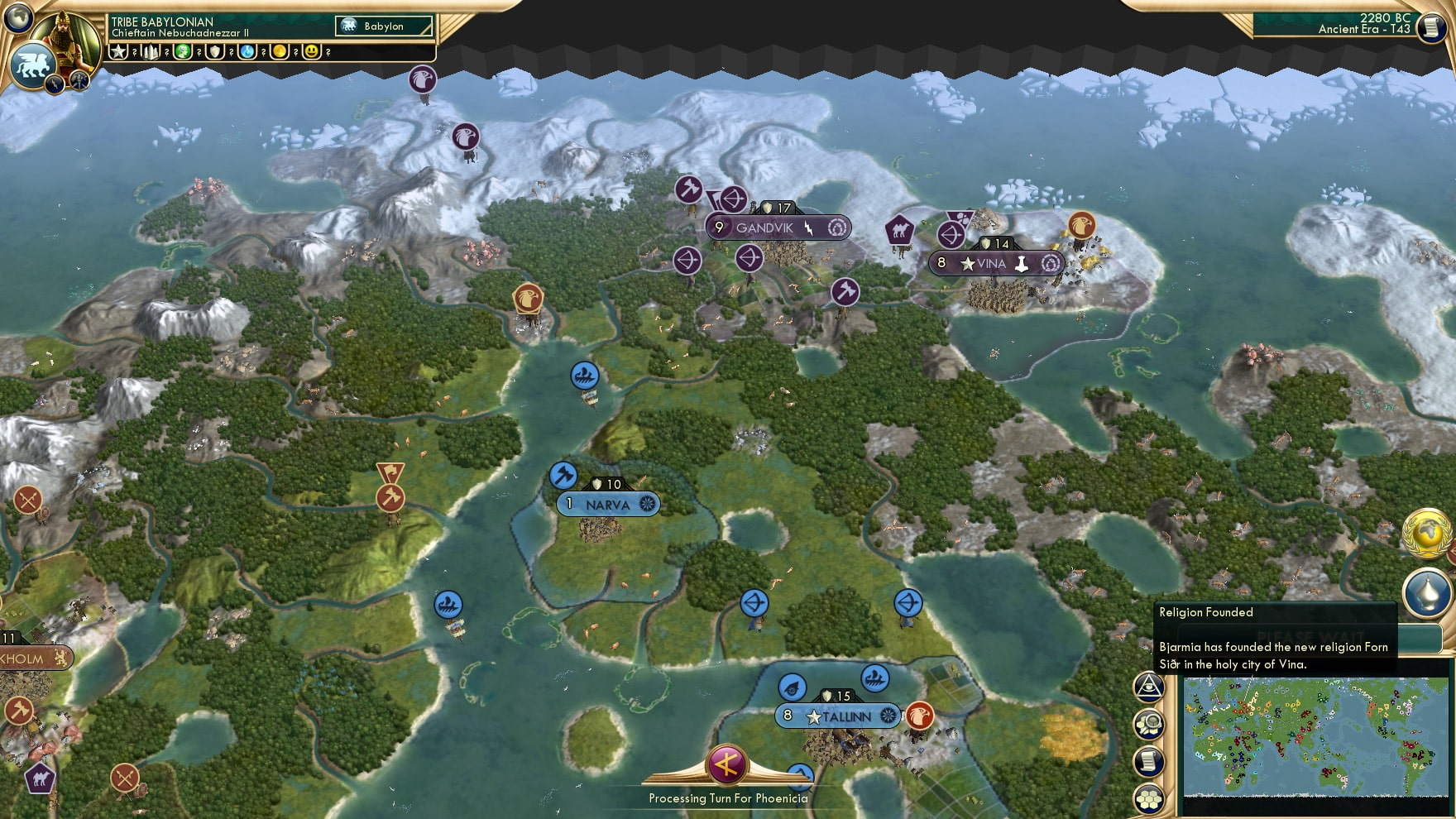Screen dimensions: 1456x819
Task: Select the scroll notification log icon
Action: (1148, 760)
